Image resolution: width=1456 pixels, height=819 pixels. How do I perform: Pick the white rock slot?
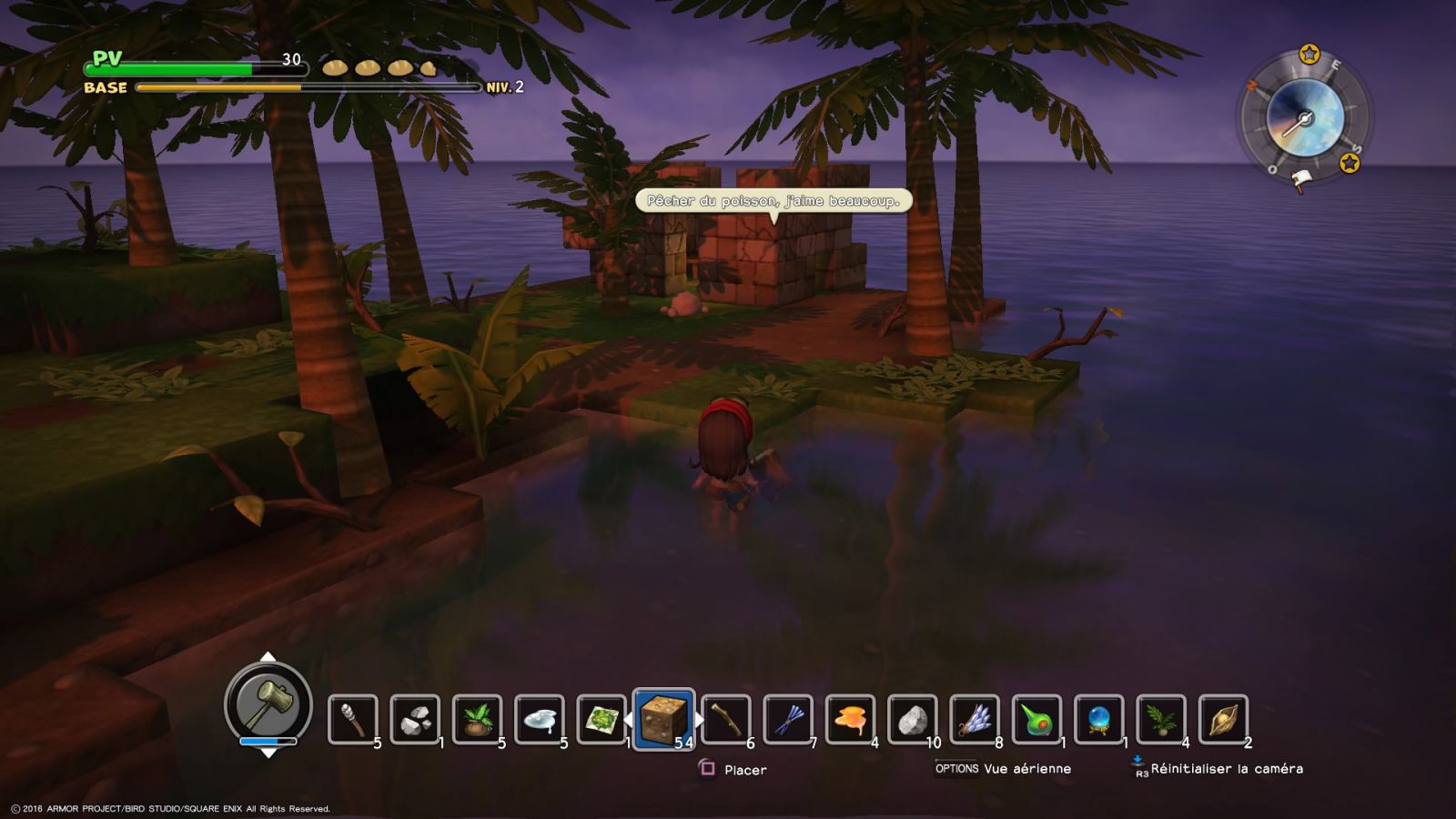[912, 719]
